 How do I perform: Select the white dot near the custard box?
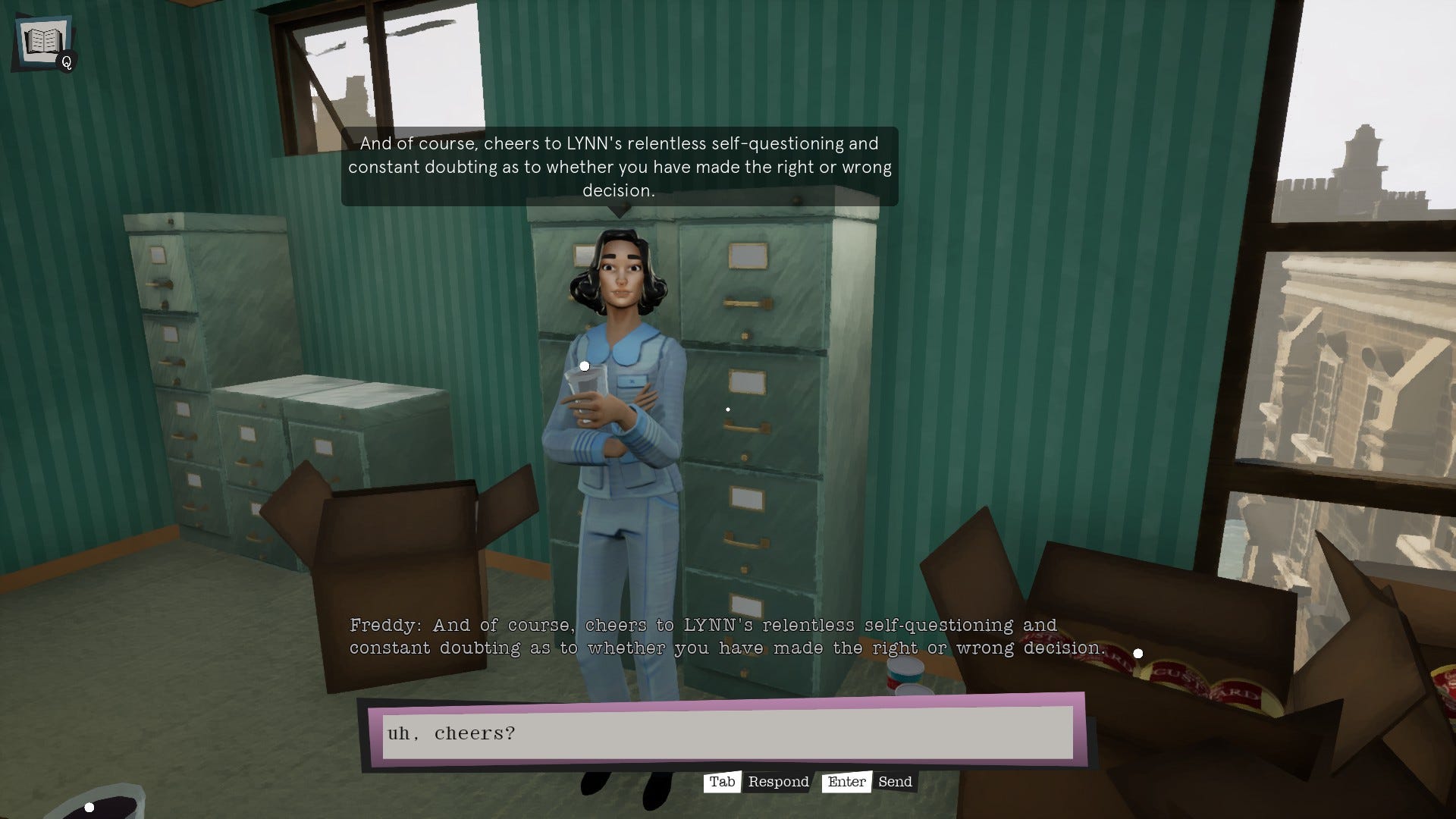[x=1137, y=653]
